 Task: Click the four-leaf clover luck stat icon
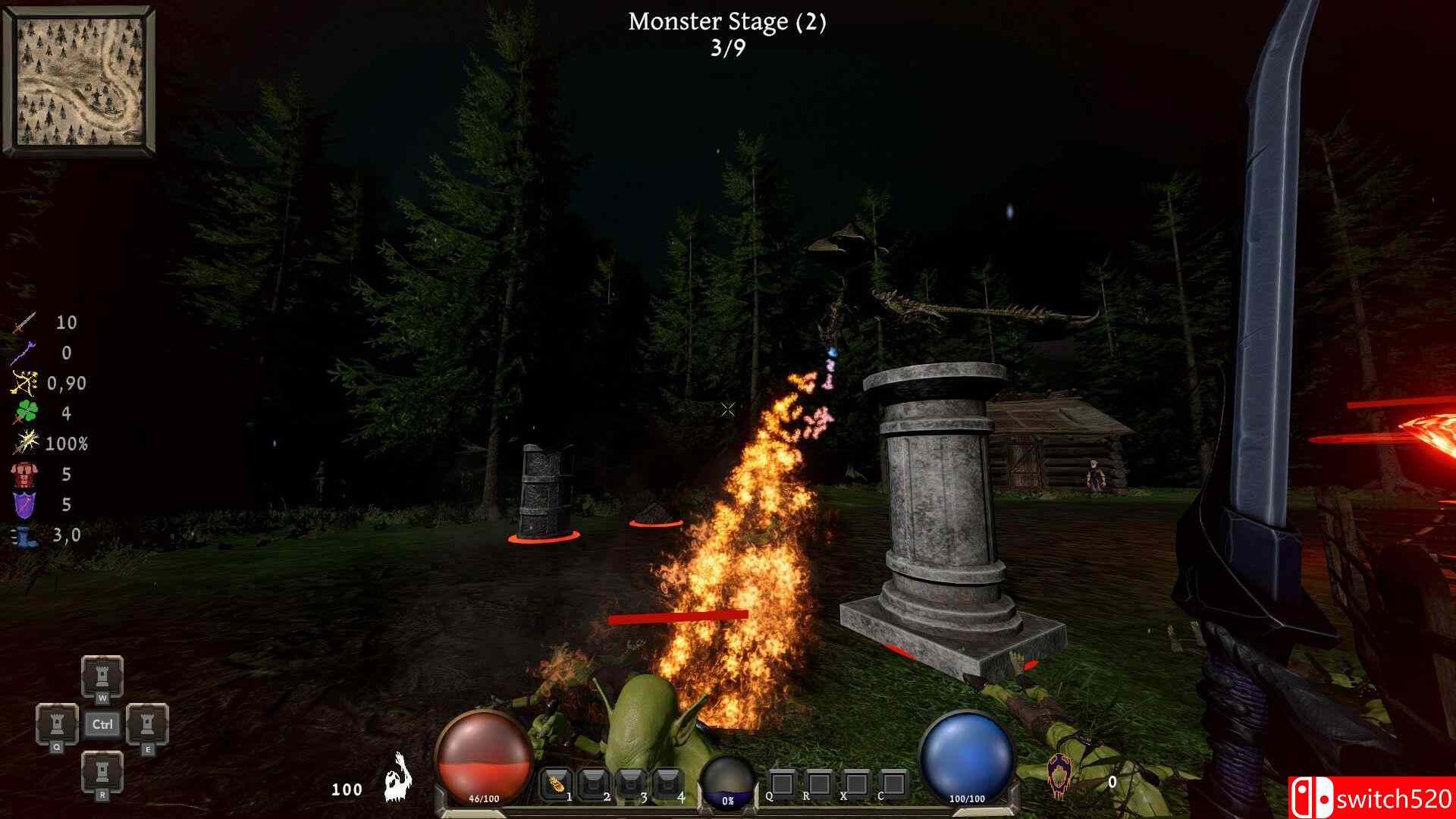(24, 413)
